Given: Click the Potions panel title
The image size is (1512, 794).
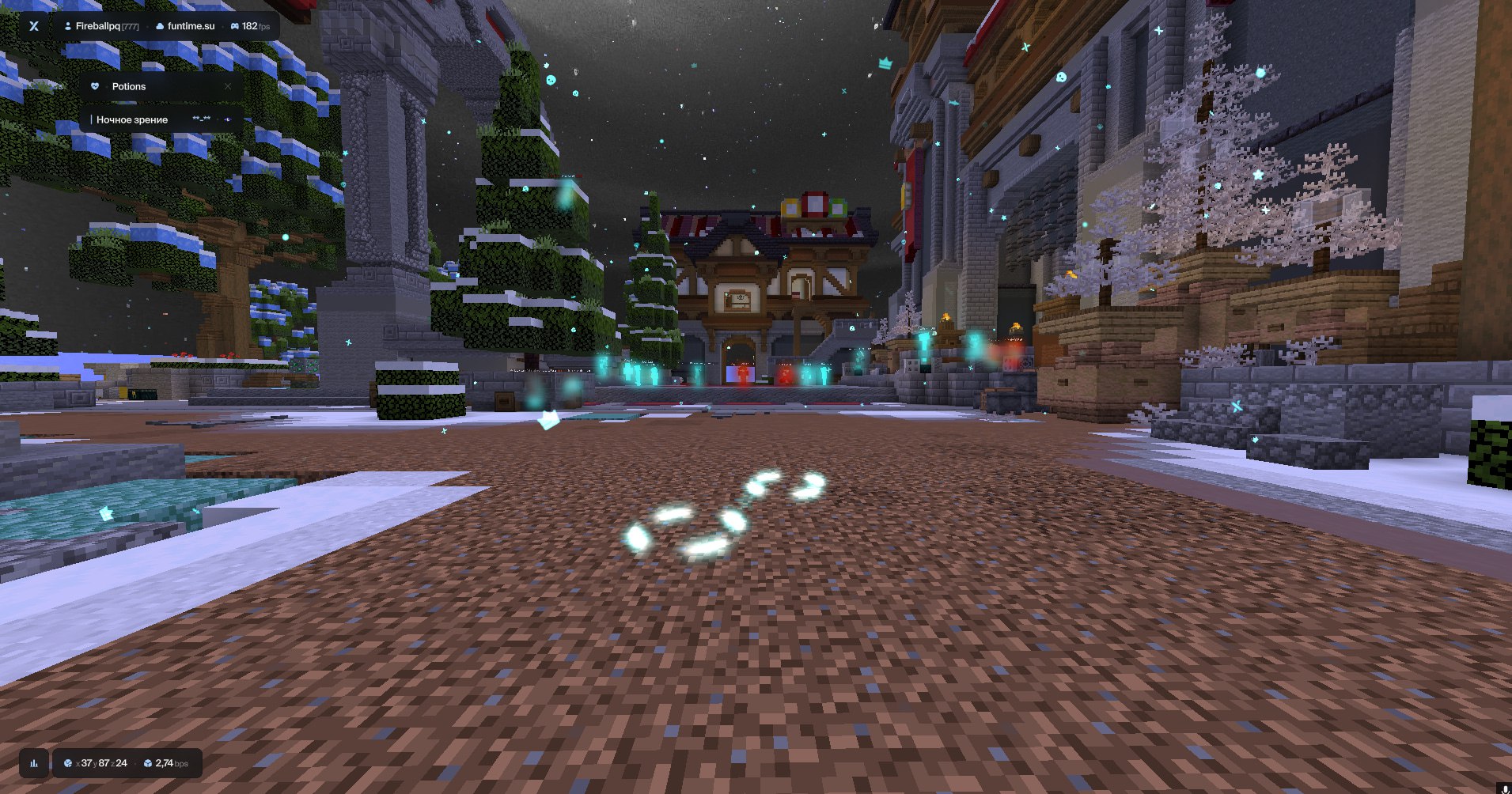Looking at the screenshot, I should point(128,87).
